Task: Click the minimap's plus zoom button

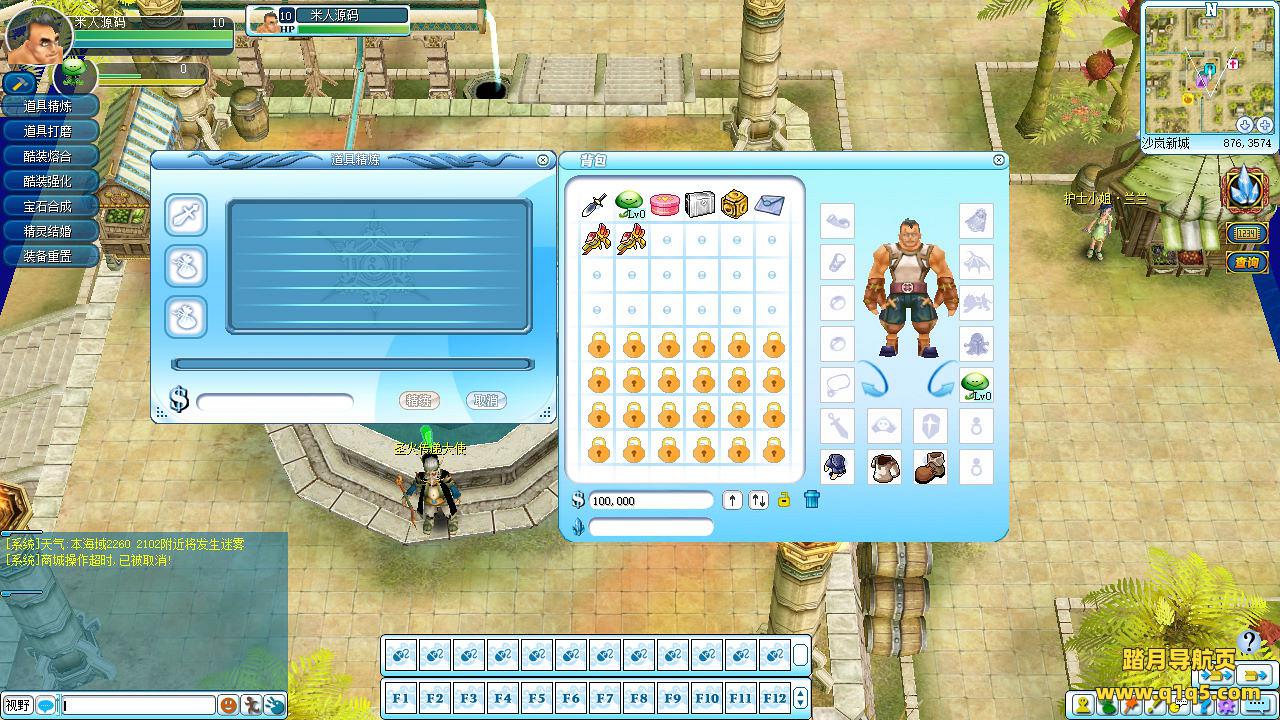Action: 1265,125
